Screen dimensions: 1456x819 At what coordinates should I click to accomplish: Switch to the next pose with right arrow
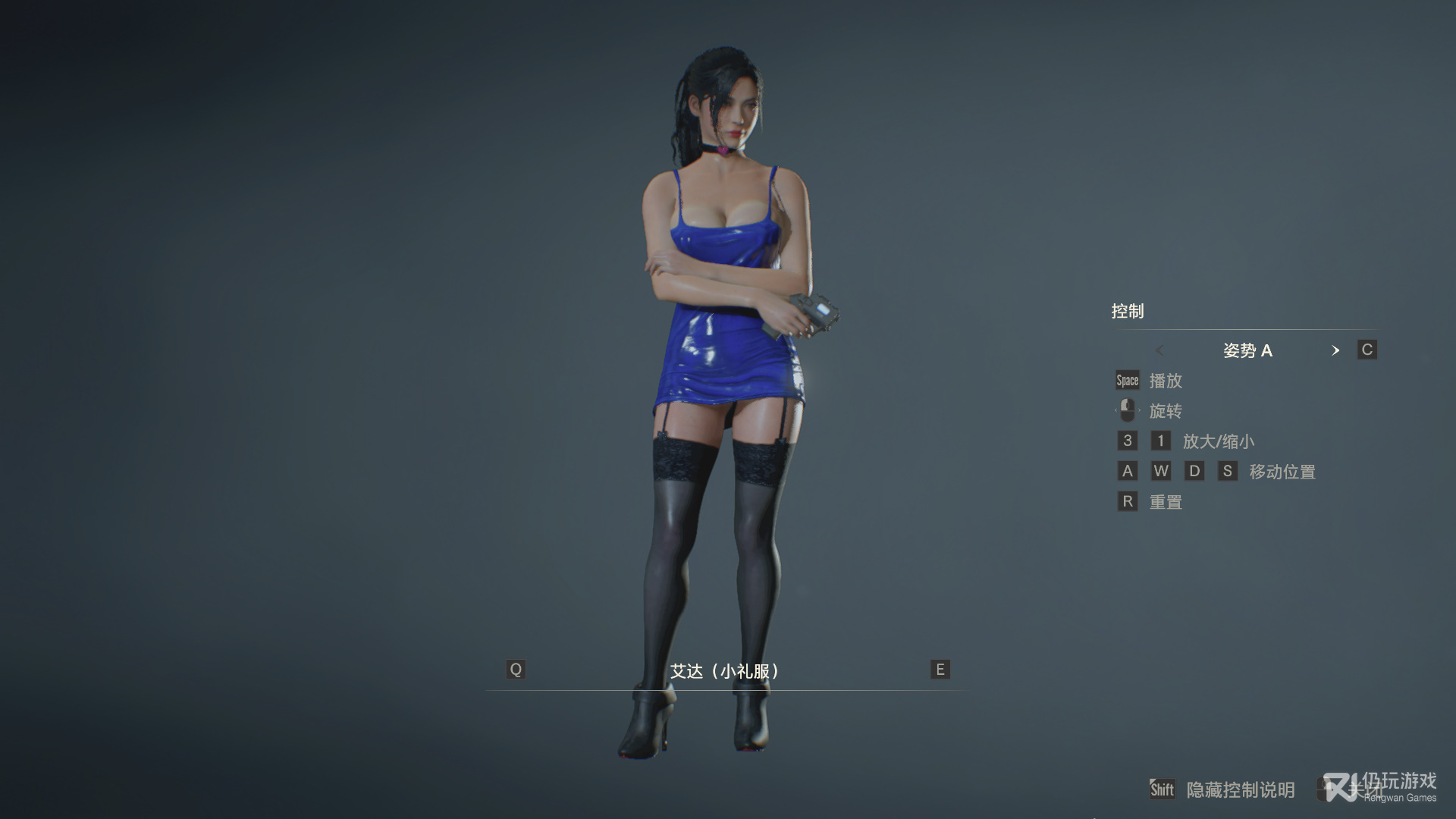[1335, 350]
